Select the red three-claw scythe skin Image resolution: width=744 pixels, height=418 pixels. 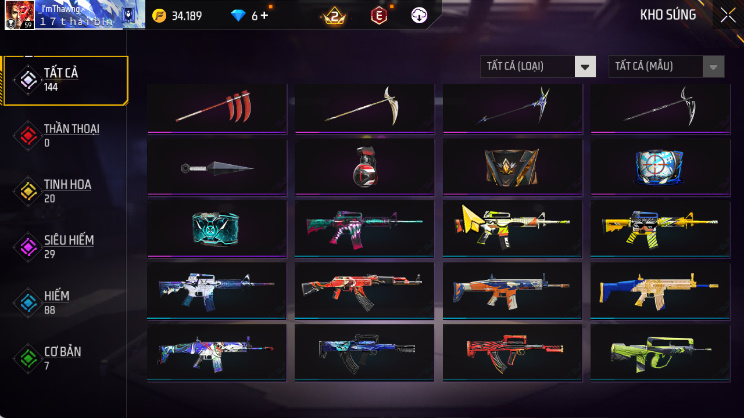tap(217, 107)
